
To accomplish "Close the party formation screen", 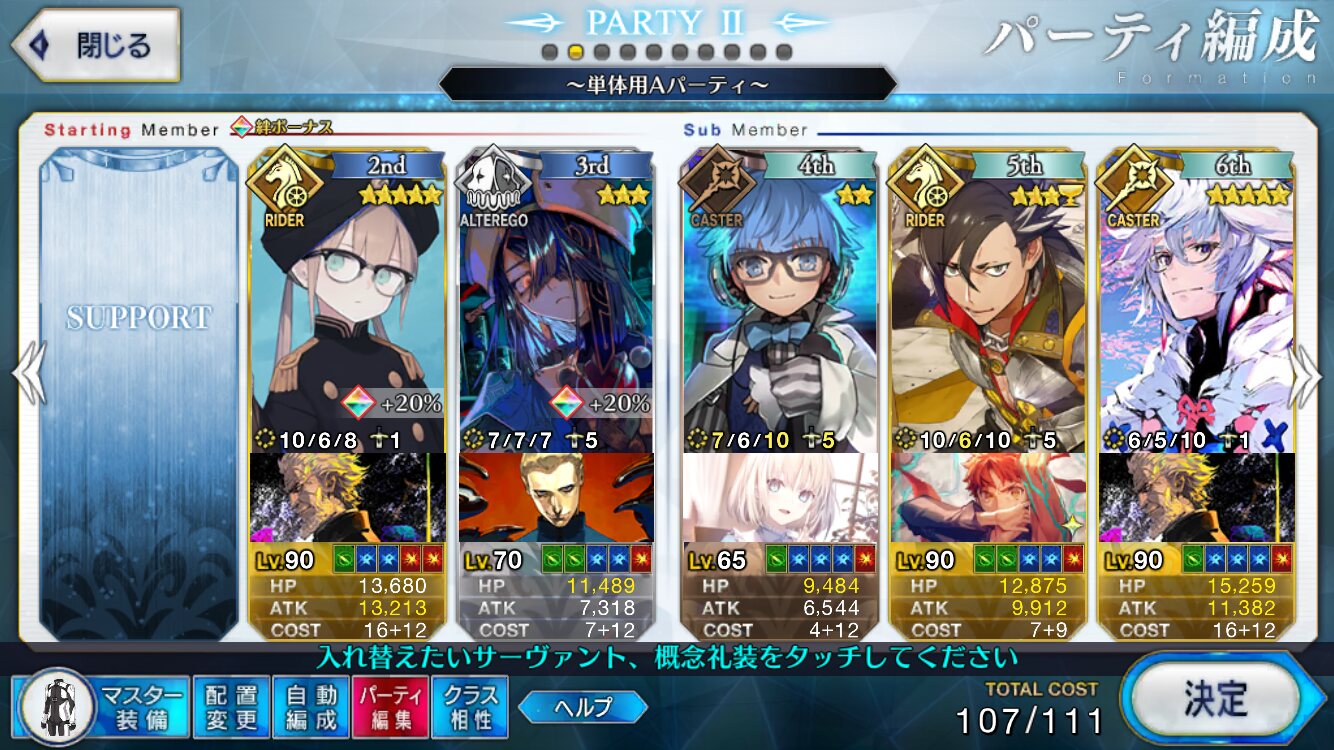I will [x=96, y=46].
